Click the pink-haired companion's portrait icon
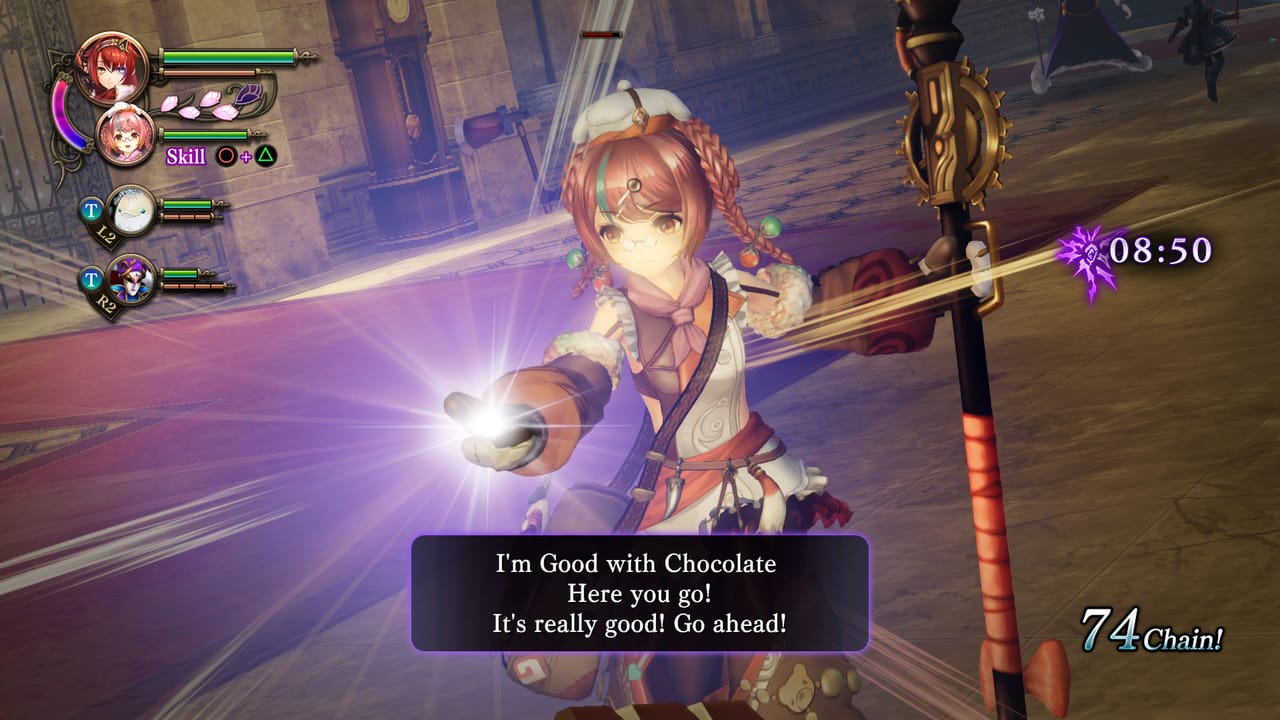The image size is (1280, 720). pos(123,136)
